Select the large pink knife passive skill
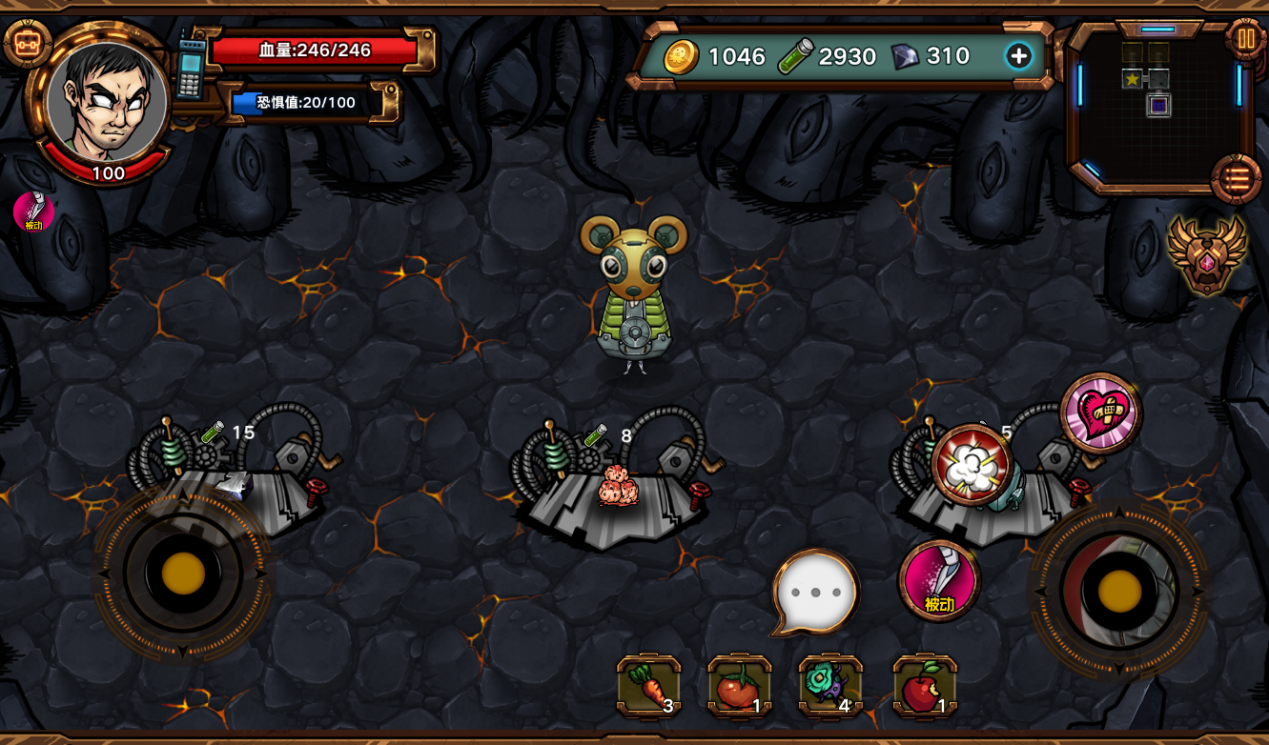 (x=939, y=580)
